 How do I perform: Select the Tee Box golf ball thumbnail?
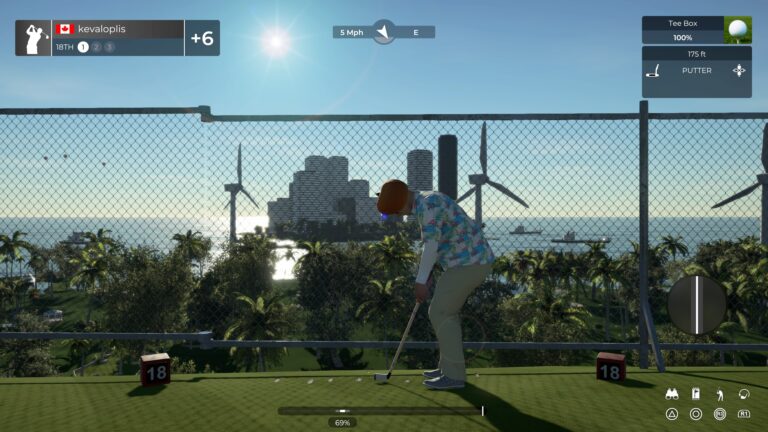(x=738, y=29)
